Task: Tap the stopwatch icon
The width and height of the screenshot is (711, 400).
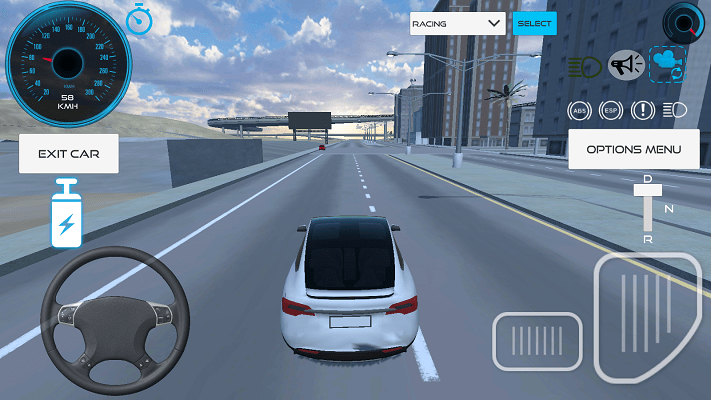Action: click(x=138, y=19)
